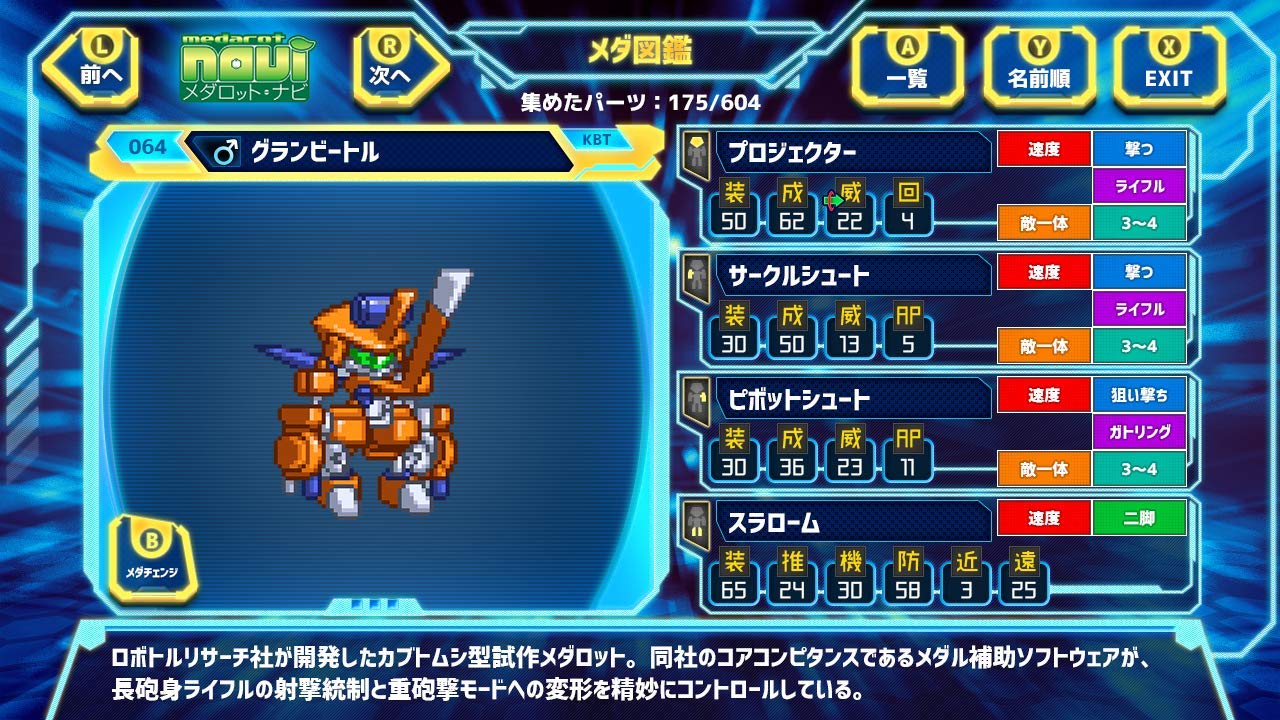Click the ガトリング weapon badge on ピボットシュート
This screenshot has height=720, width=1280.
click(x=1142, y=433)
